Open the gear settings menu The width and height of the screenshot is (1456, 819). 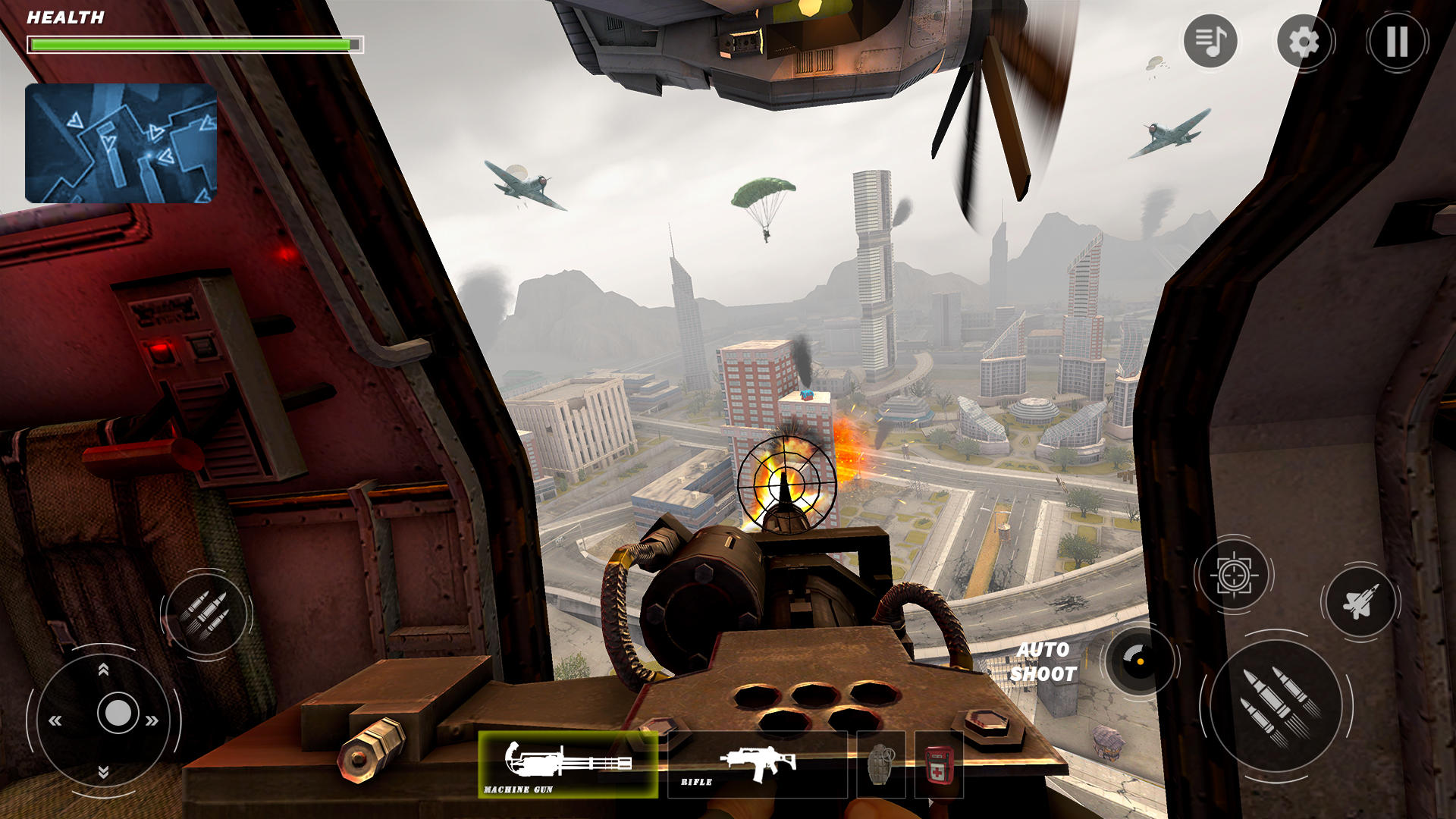coord(1304,42)
